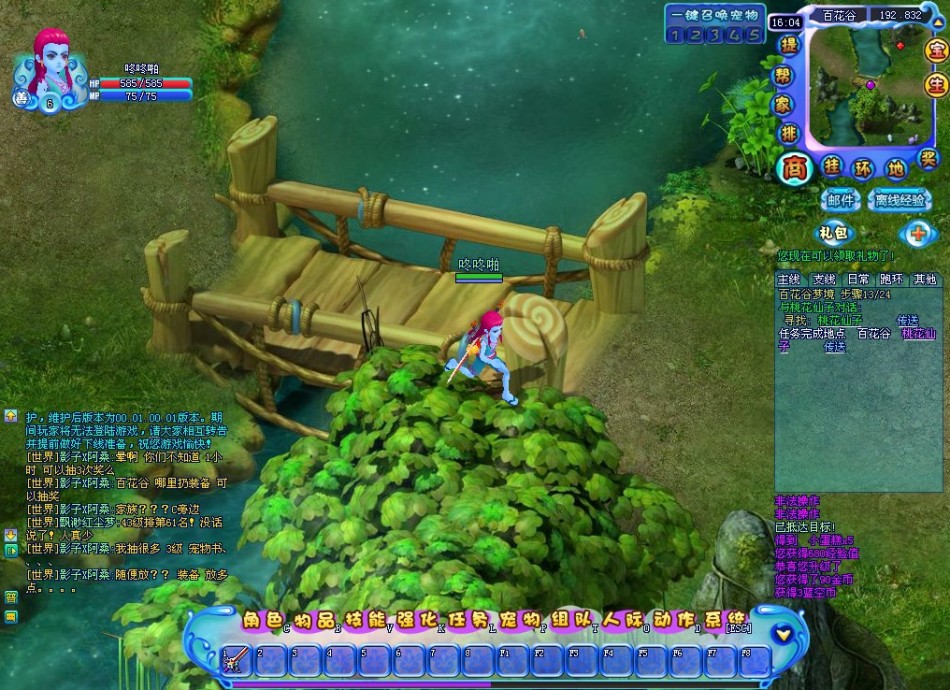The image size is (950, 690).
Task: Open the 系统 system menu
Action: pyautogui.click(x=726, y=619)
